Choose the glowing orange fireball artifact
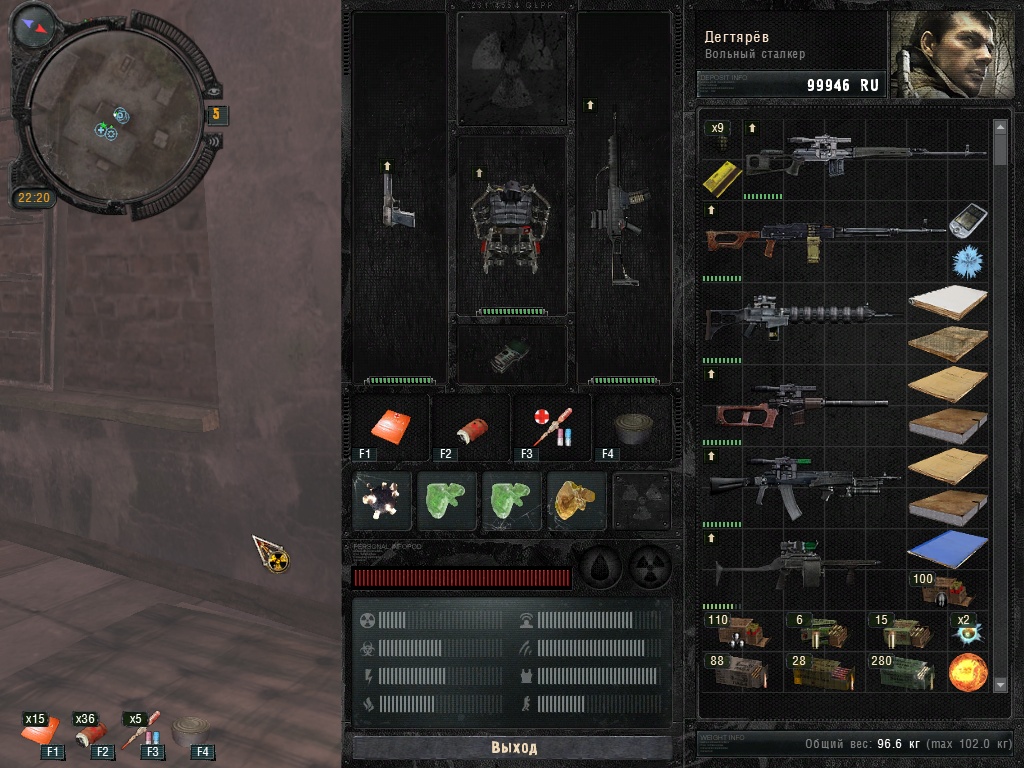The height and width of the screenshot is (768, 1024). point(967,672)
